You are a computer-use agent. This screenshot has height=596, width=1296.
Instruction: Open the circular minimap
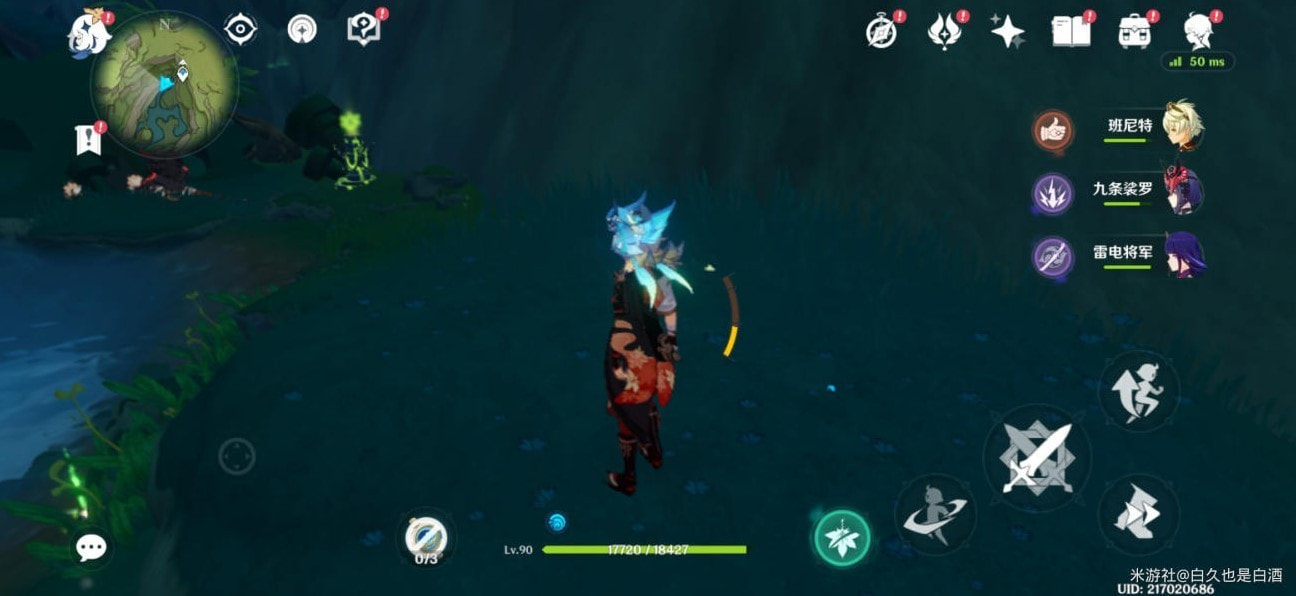pos(164,84)
